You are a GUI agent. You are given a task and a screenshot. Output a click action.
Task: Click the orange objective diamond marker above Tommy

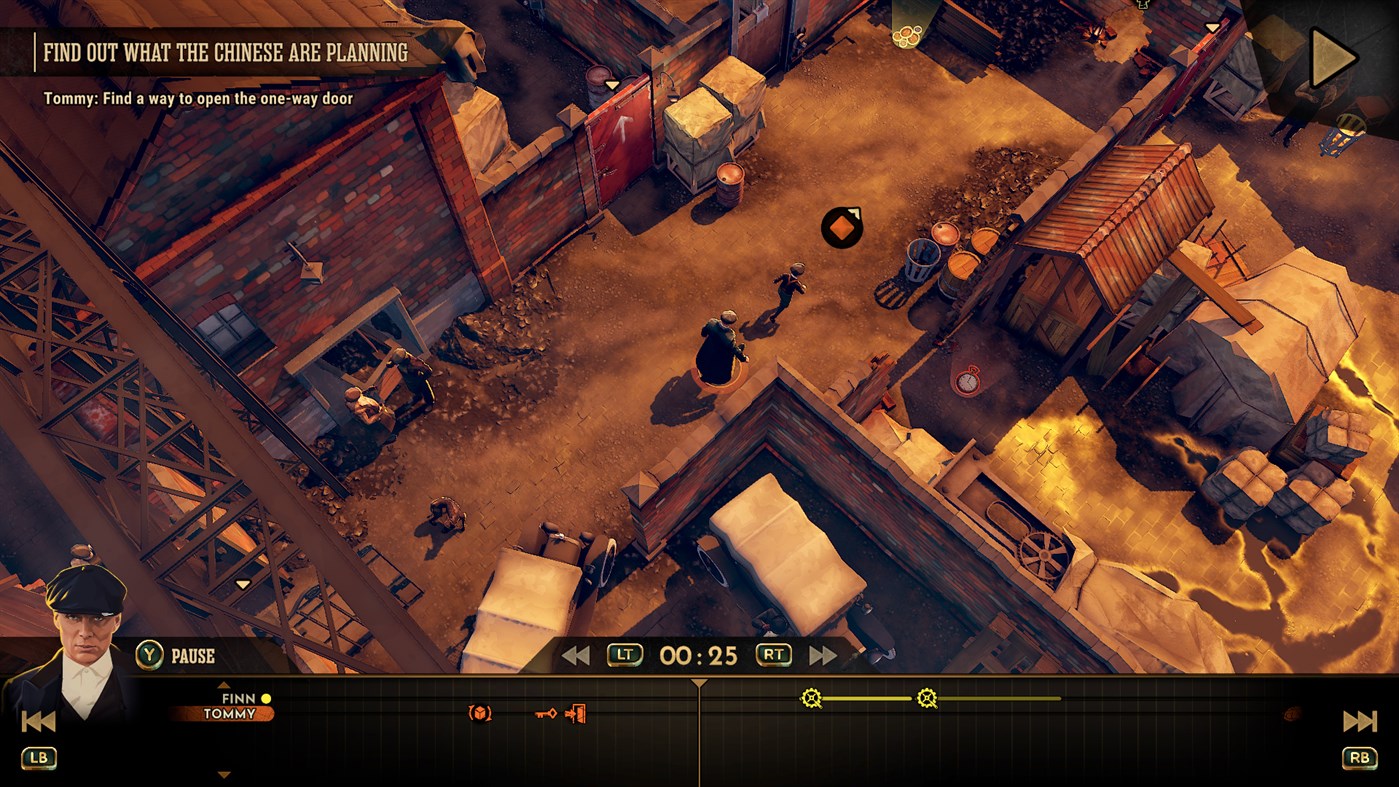840,228
